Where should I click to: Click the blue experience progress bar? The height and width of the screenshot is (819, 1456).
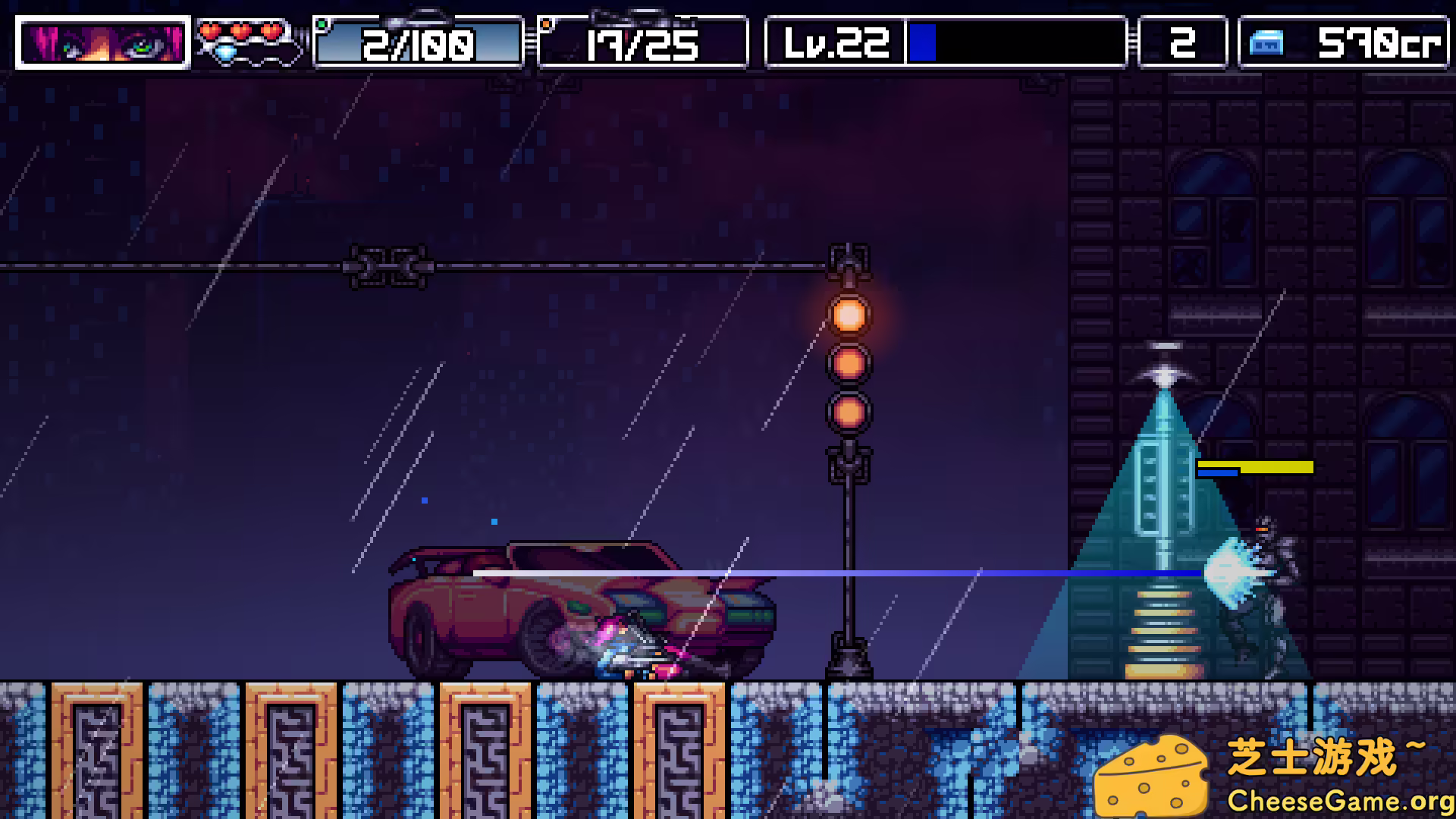(x=922, y=43)
